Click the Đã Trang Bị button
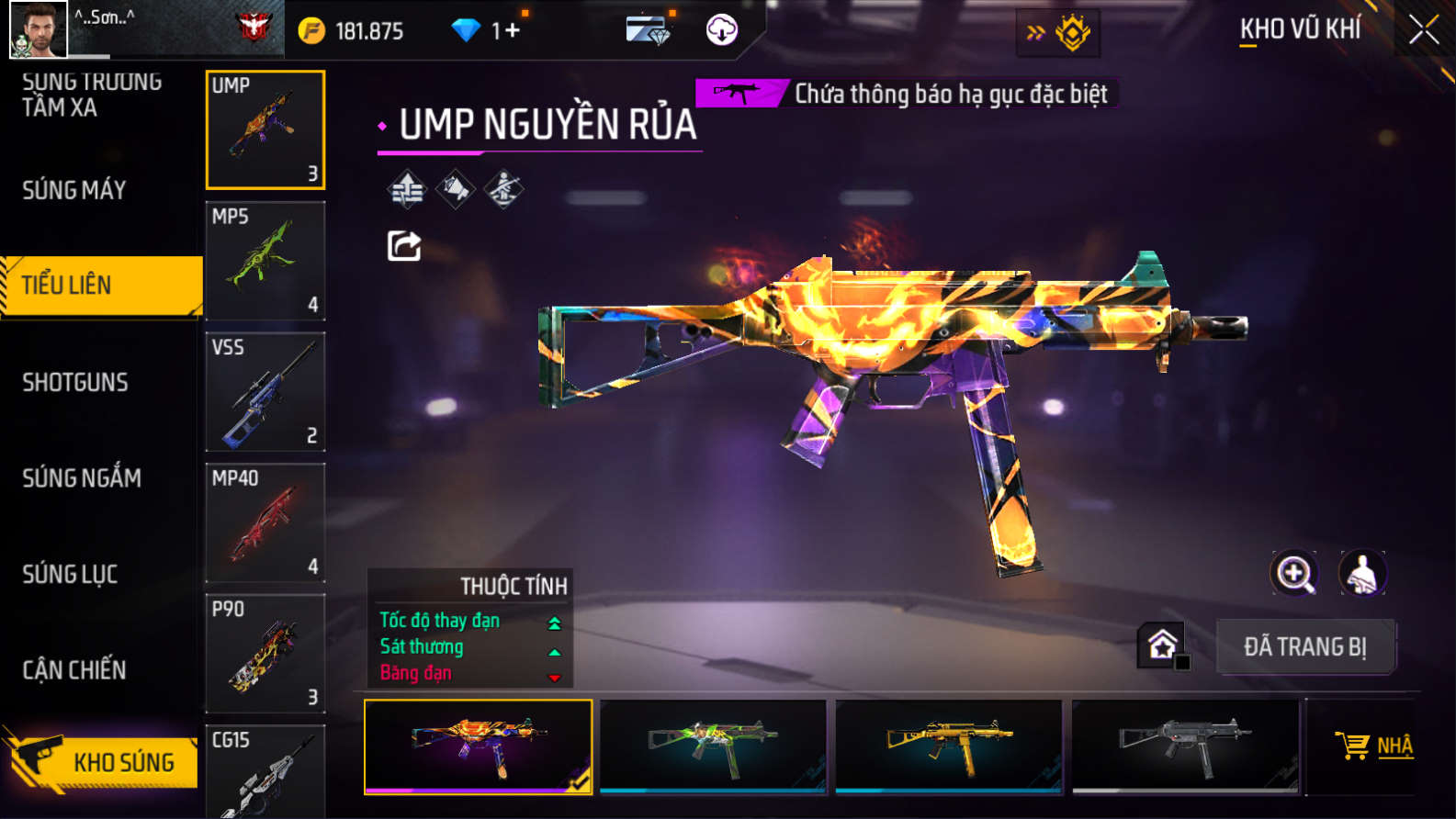 point(1305,646)
